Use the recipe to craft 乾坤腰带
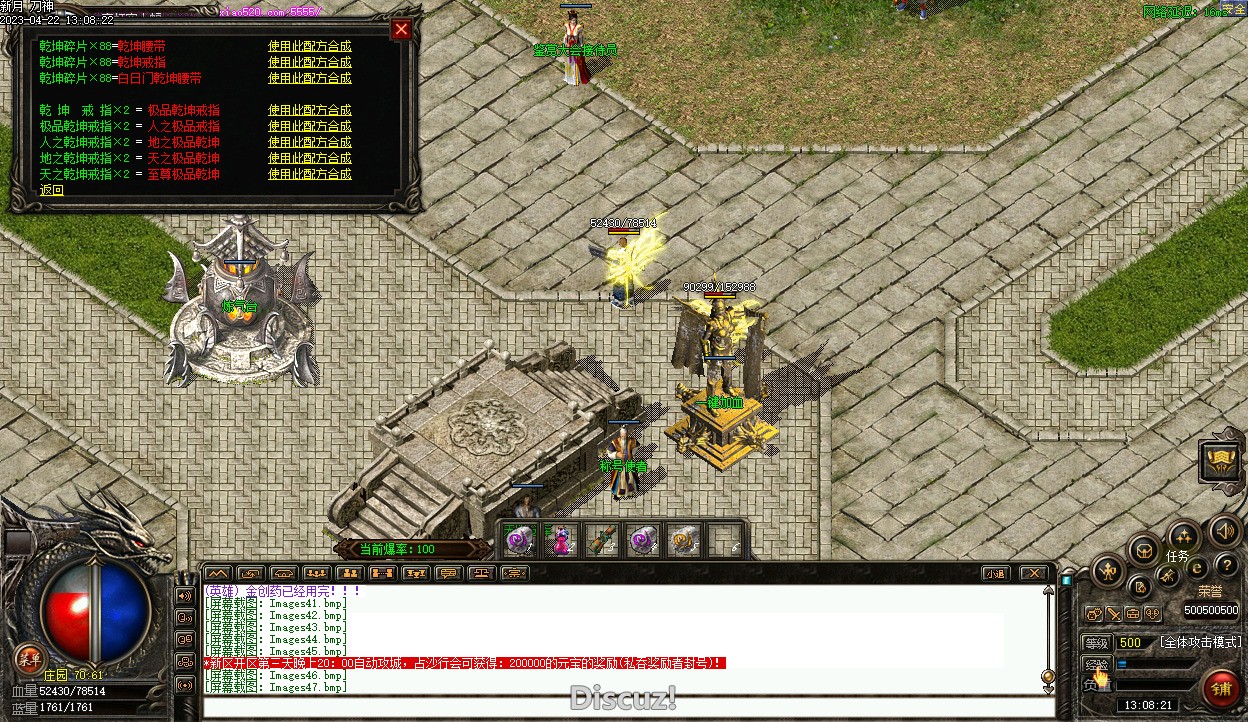 (309, 46)
